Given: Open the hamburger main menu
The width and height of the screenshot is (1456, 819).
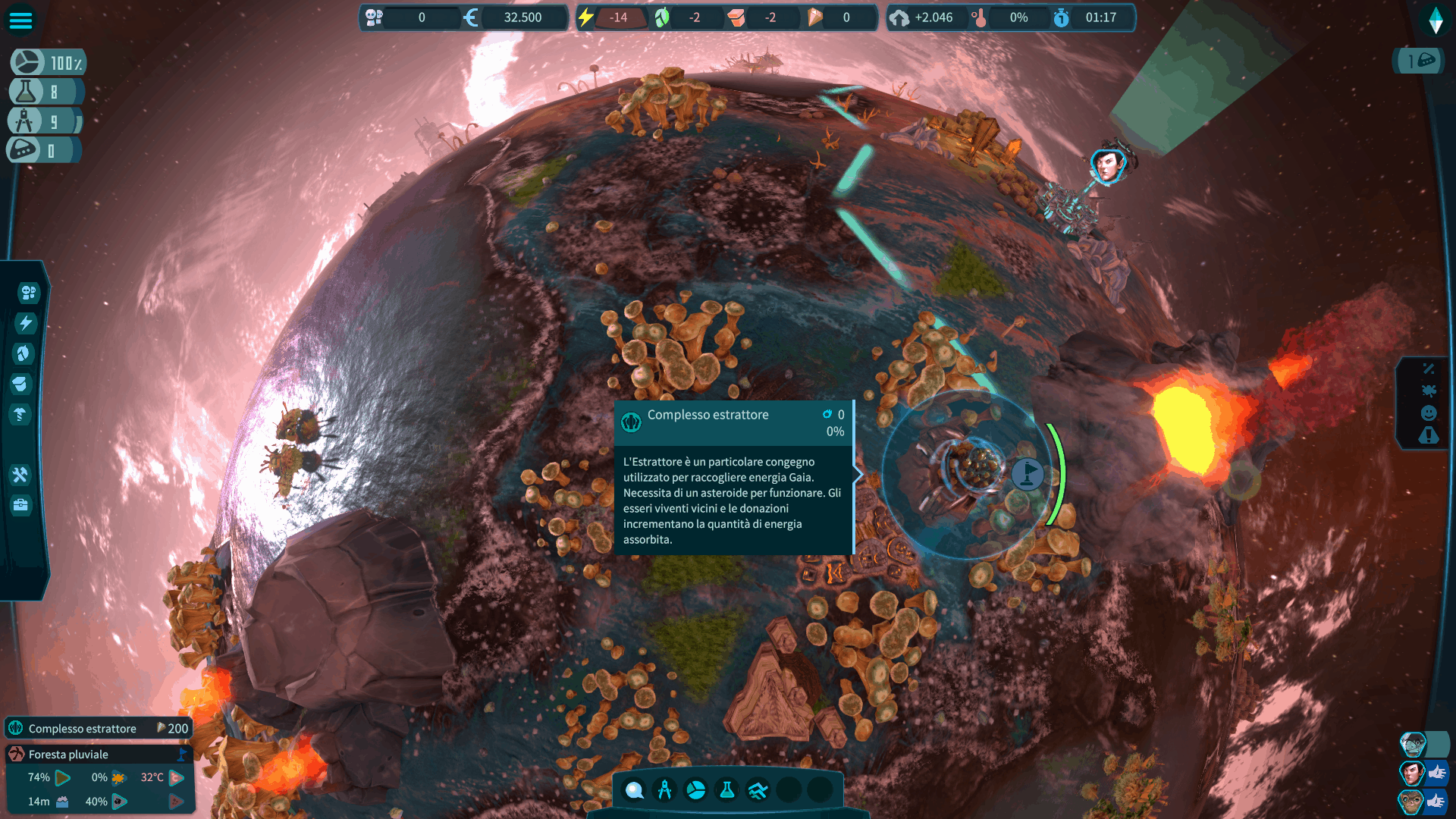Looking at the screenshot, I should [x=20, y=20].
